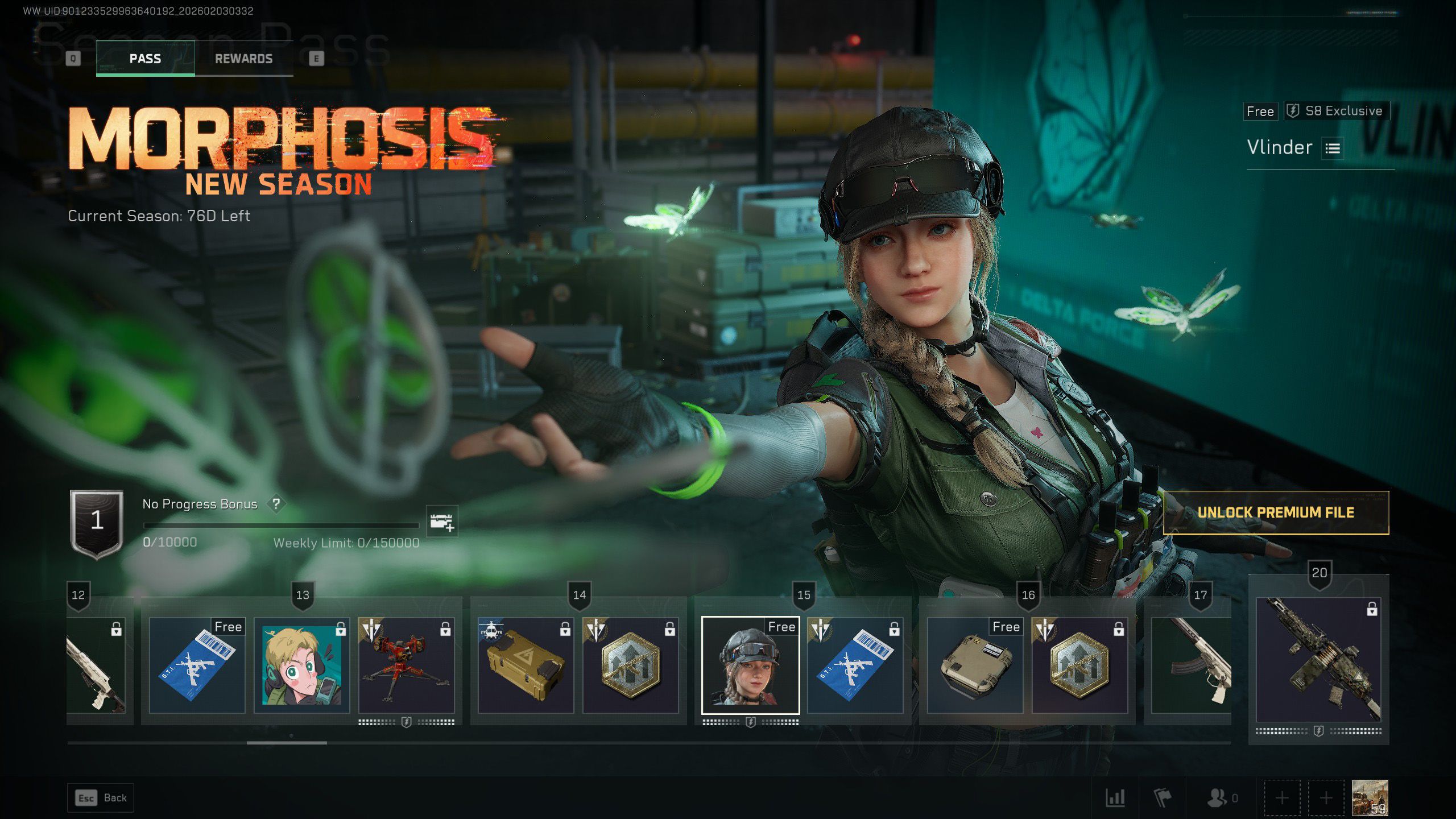
Task: Select the blonde anime avatar reward
Action: tap(301, 665)
